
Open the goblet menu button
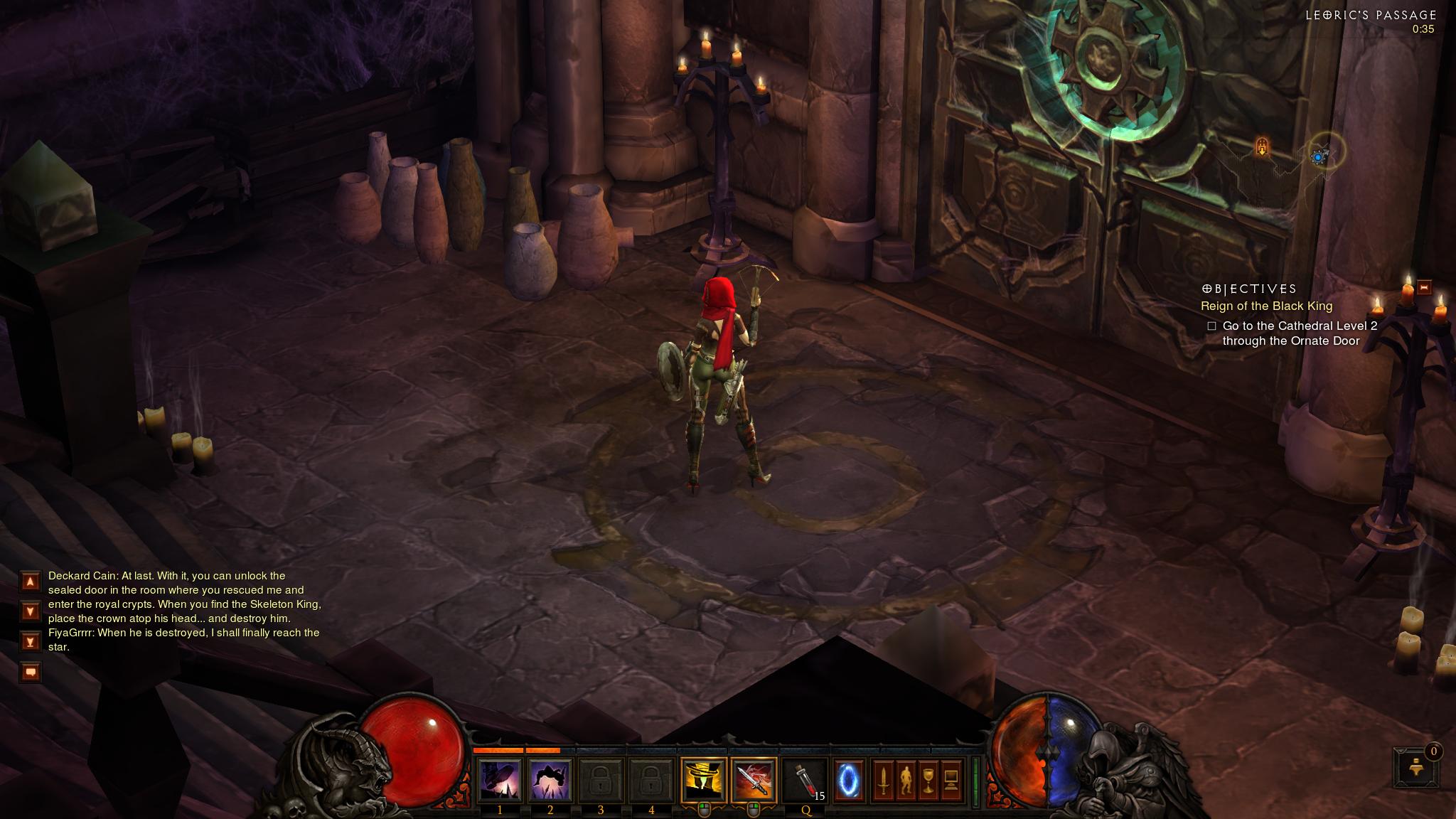pos(928,781)
